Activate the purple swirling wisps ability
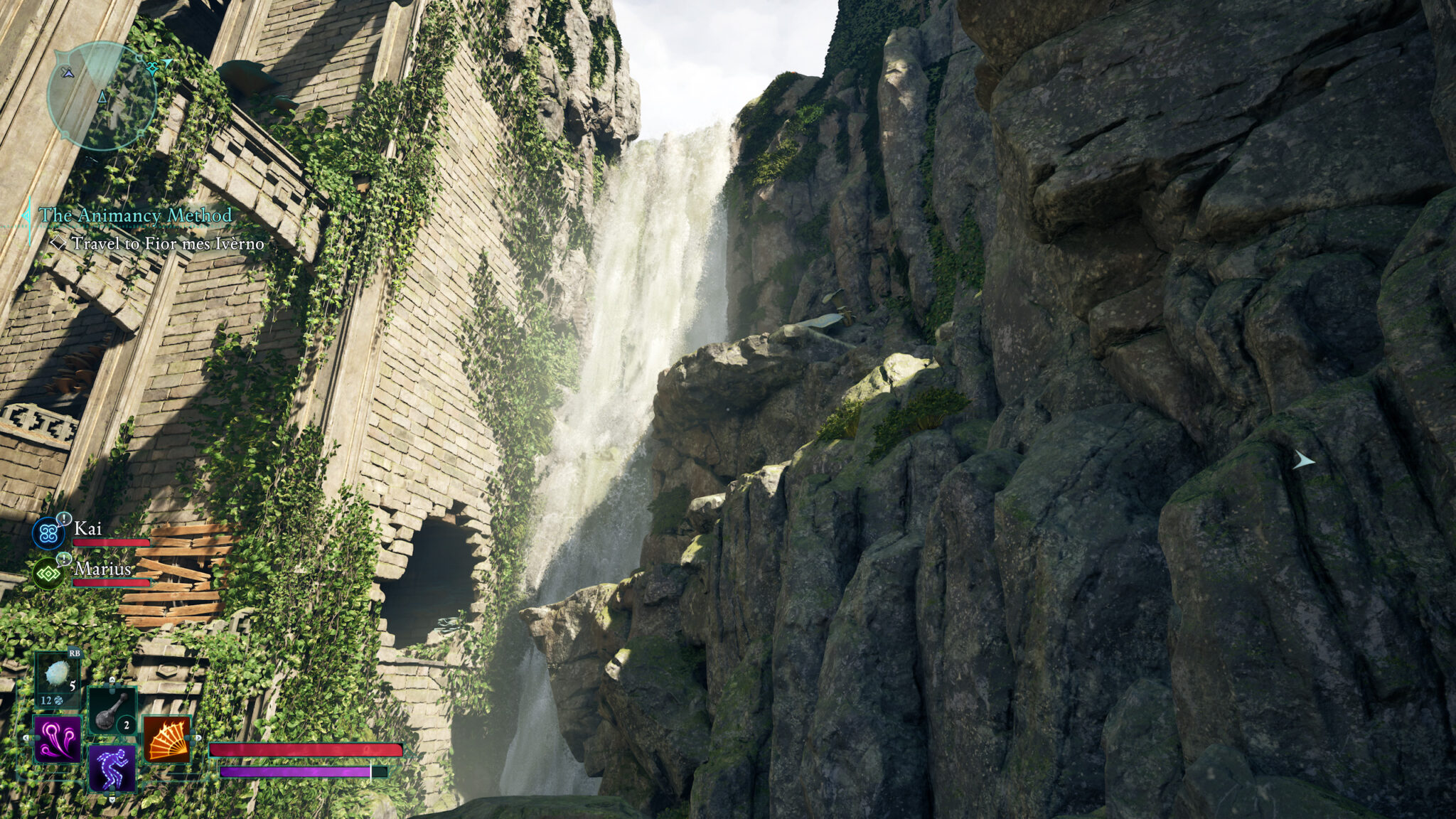The width and height of the screenshot is (1456, 819). click(x=58, y=739)
